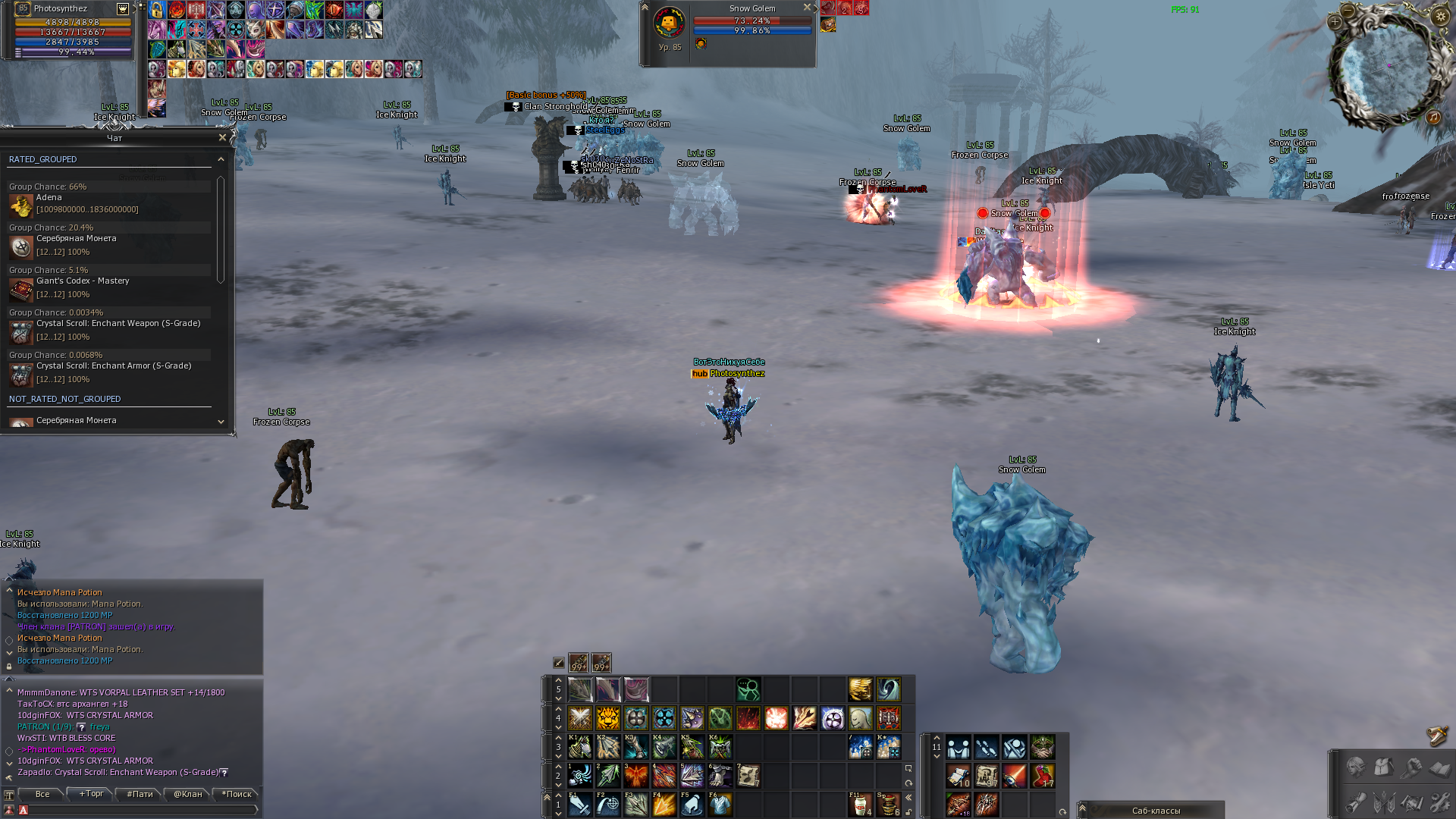Close the Snow Golem target window
The height and width of the screenshot is (819, 1456).
point(807,8)
